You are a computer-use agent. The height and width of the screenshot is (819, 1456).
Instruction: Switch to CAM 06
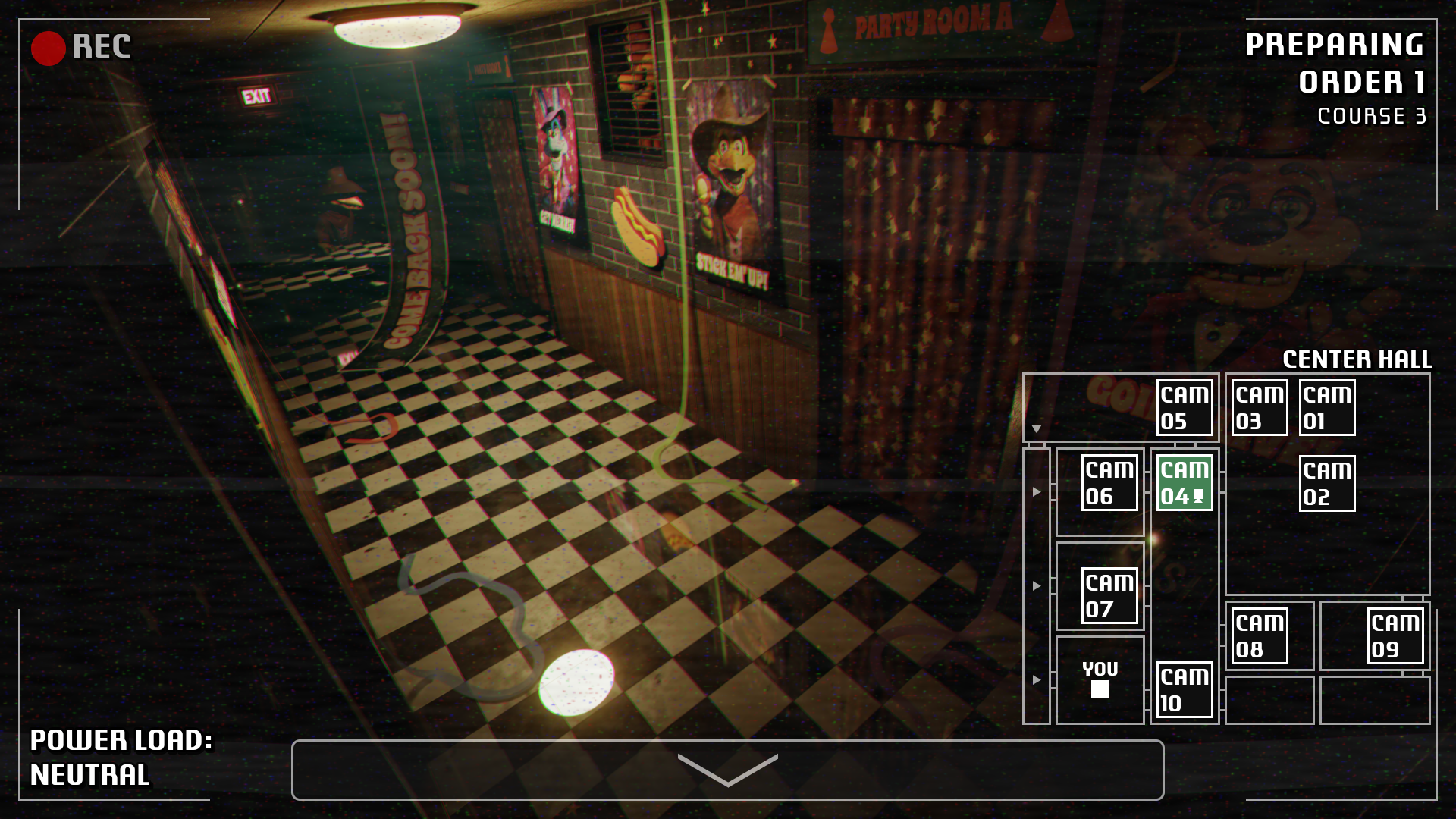point(1109,483)
